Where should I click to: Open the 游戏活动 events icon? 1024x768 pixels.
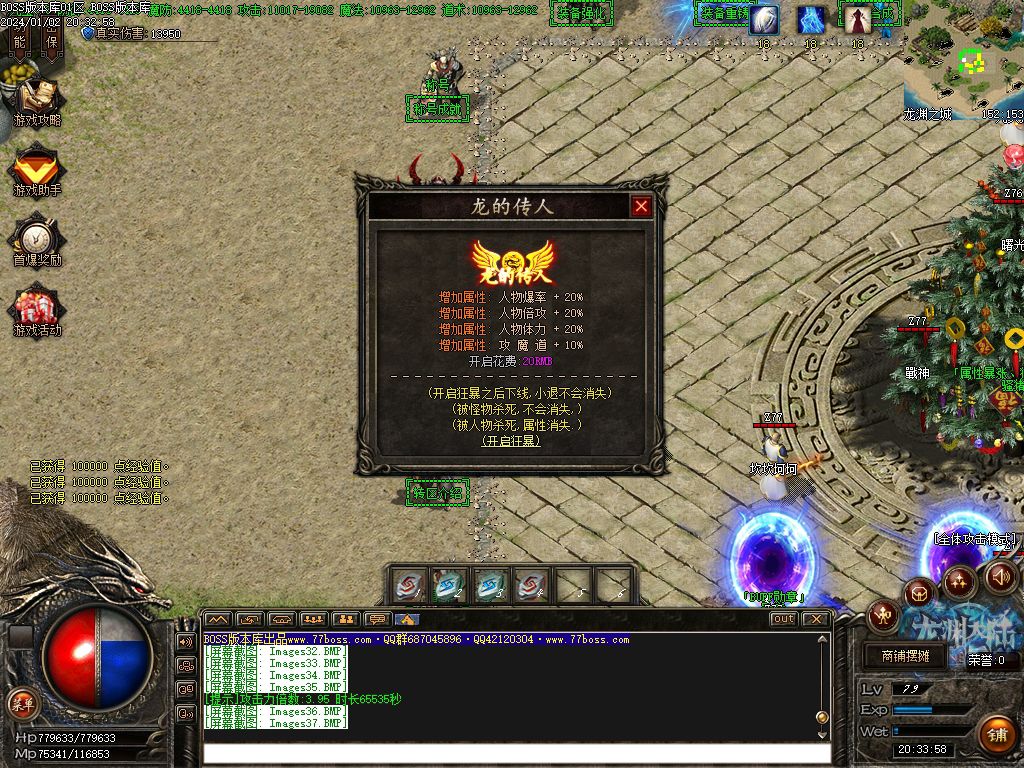[x=37, y=310]
